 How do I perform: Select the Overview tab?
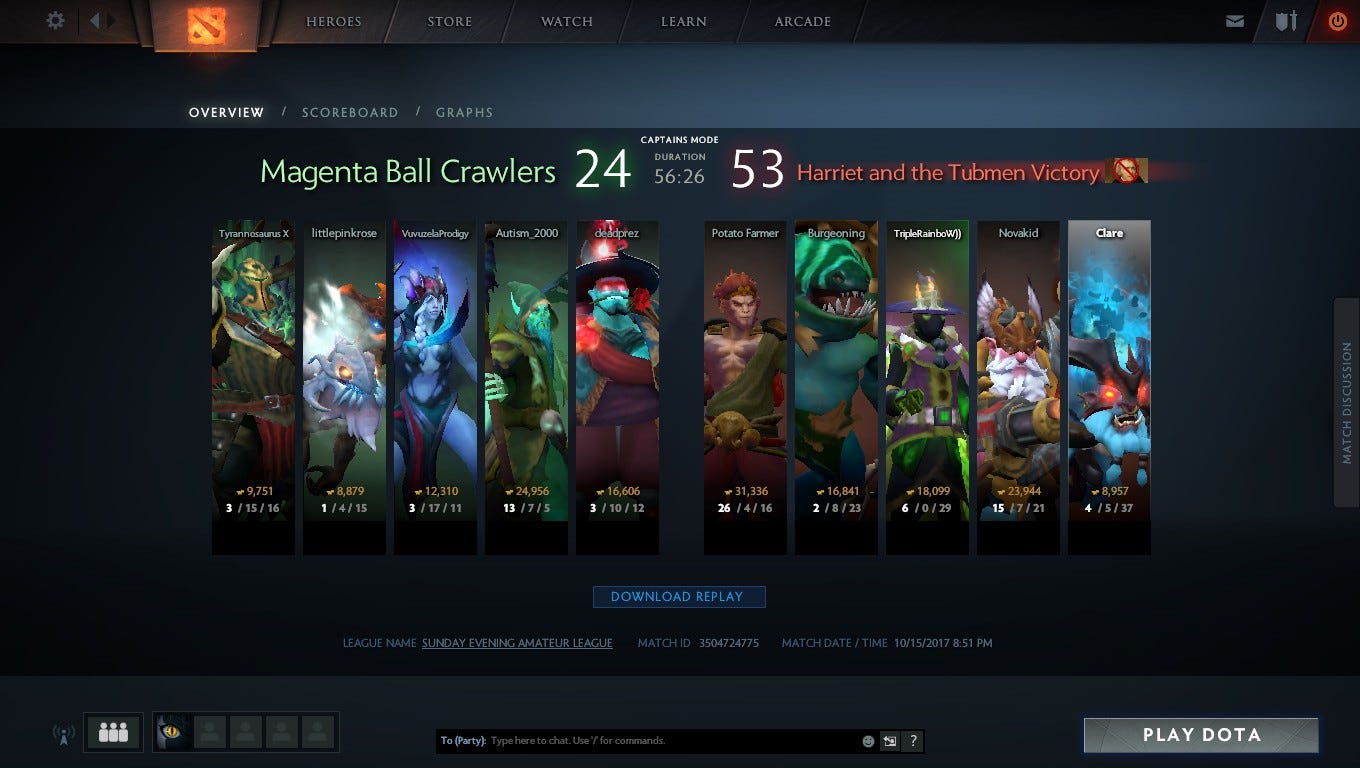(x=227, y=113)
